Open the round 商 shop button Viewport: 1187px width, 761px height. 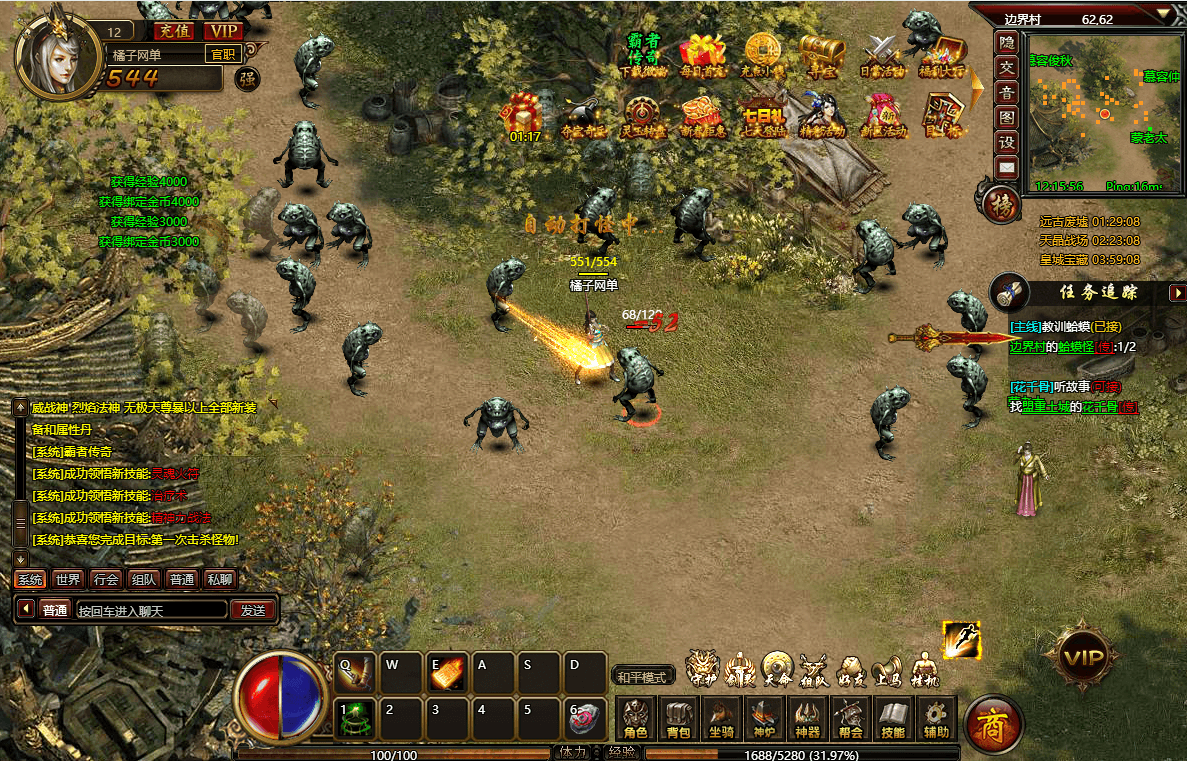pyautogui.click(x=993, y=723)
